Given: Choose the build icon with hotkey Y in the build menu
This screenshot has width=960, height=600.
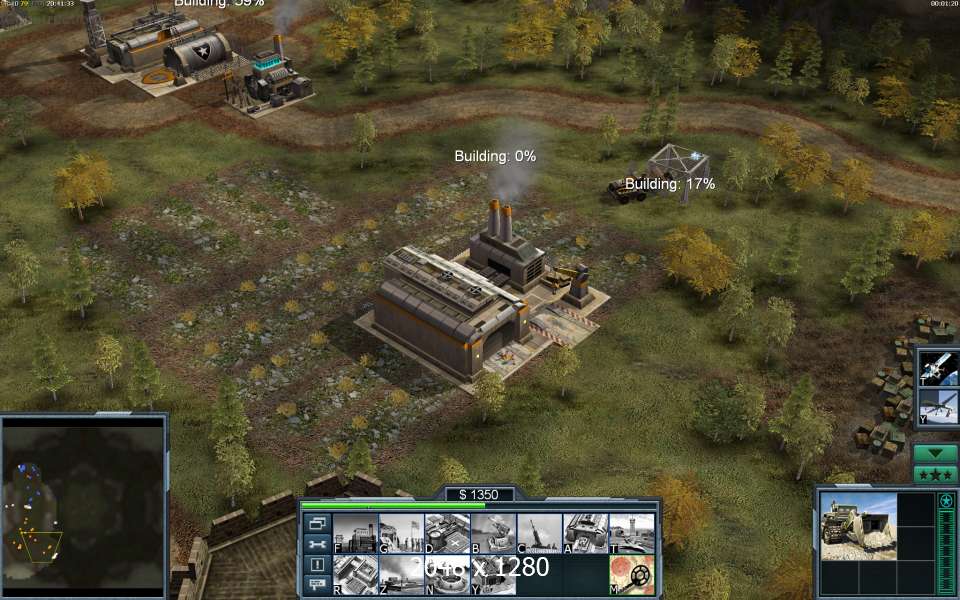Looking at the screenshot, I should pyautogui.click(x=493, y=575).
